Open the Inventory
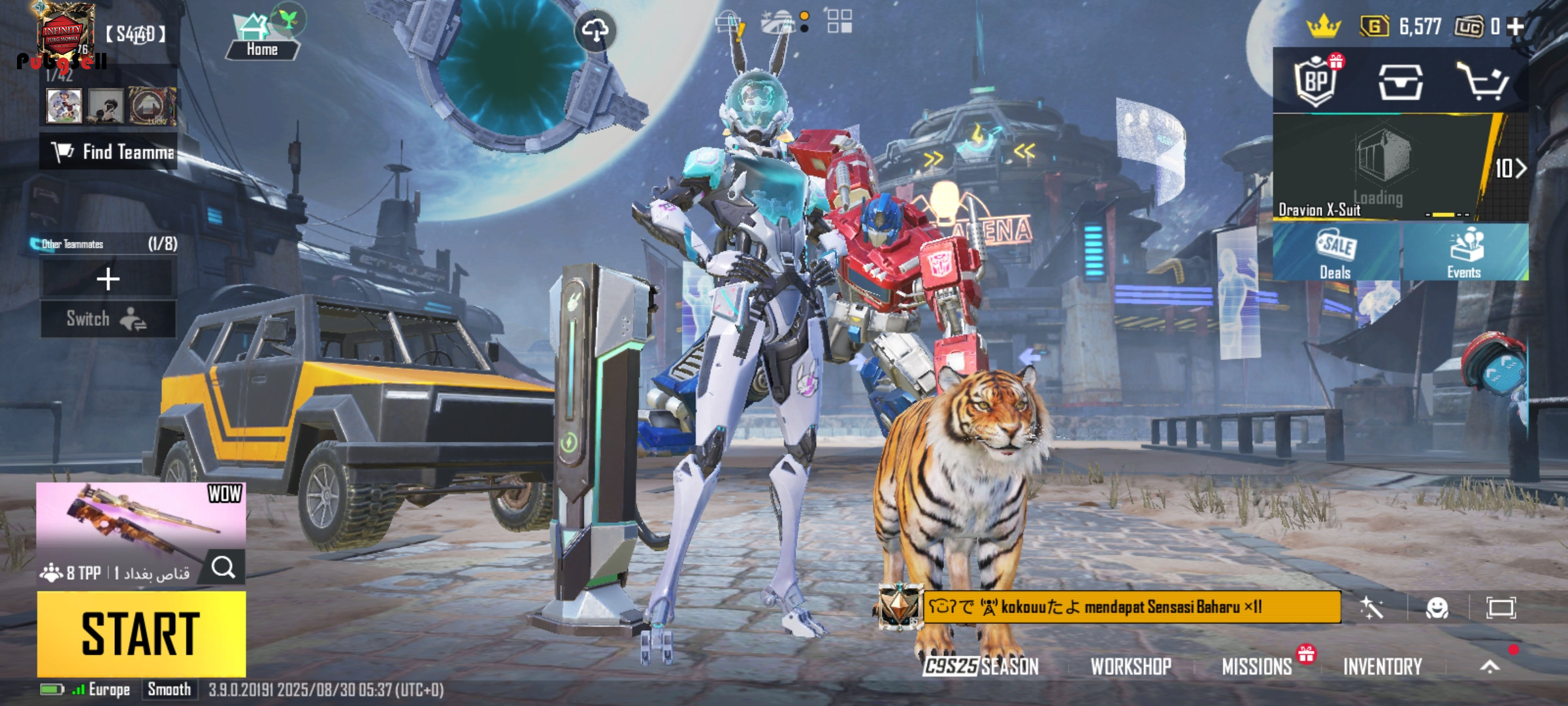This screenshot has width=1568, height=706. (1382, 666)
